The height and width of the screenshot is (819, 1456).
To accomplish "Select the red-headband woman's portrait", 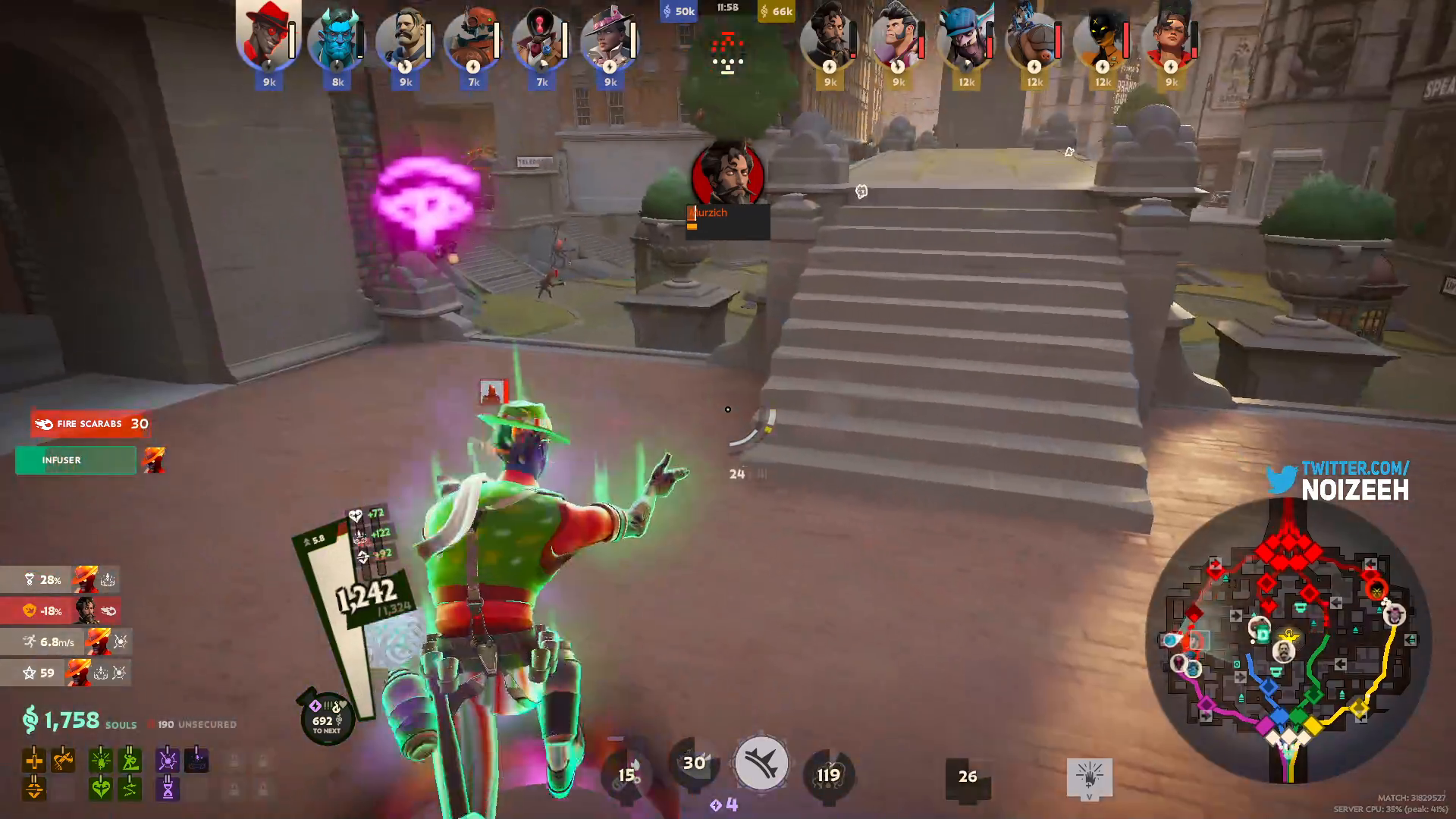I will pyautogui.click(x=1171, y=39).
